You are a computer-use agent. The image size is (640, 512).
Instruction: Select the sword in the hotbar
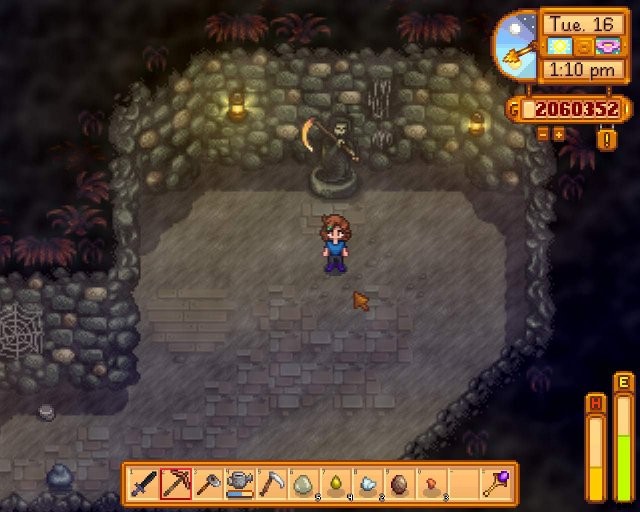click(145, 484)
